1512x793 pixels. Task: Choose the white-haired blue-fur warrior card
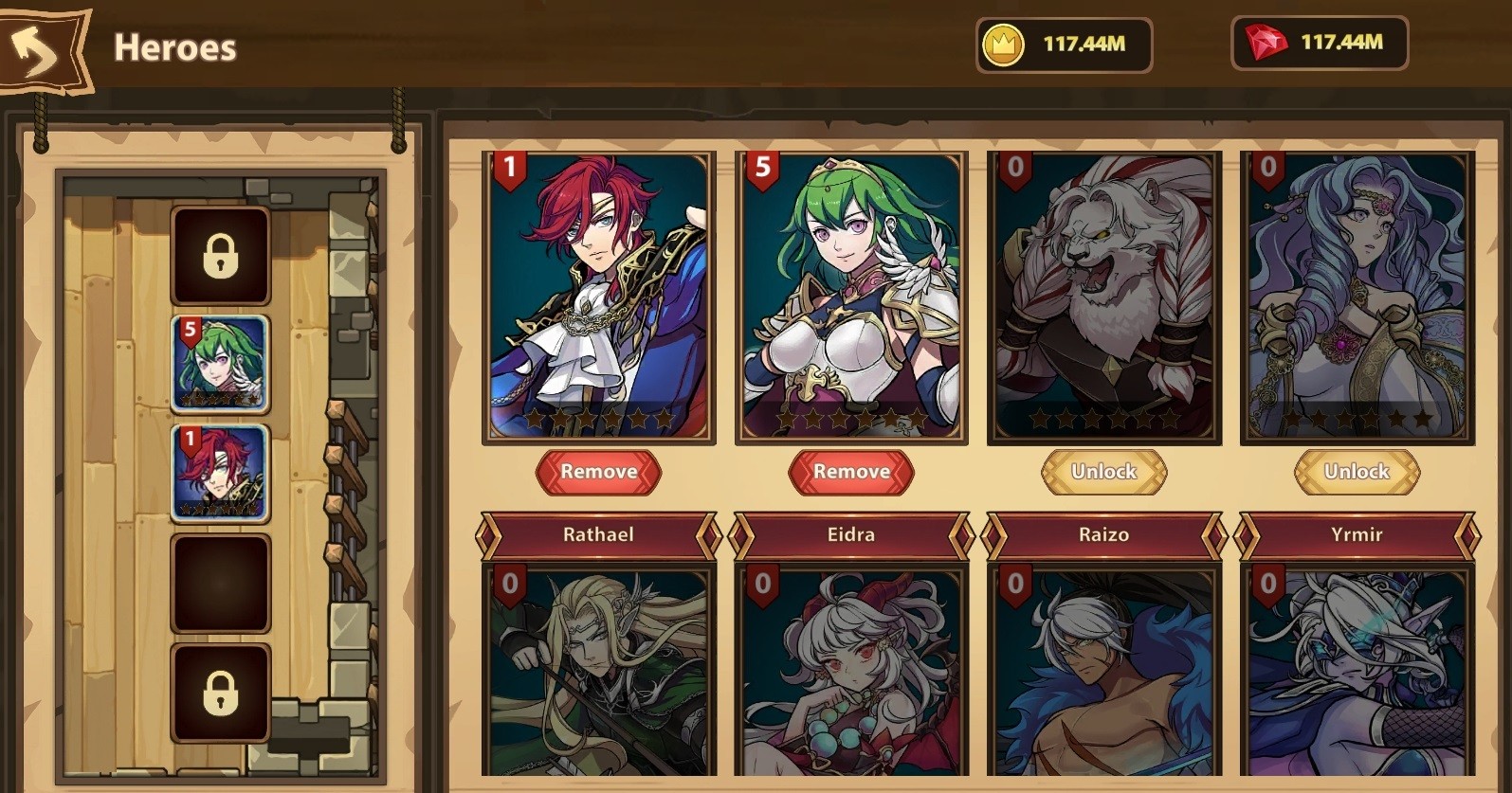coord(1103,671)
